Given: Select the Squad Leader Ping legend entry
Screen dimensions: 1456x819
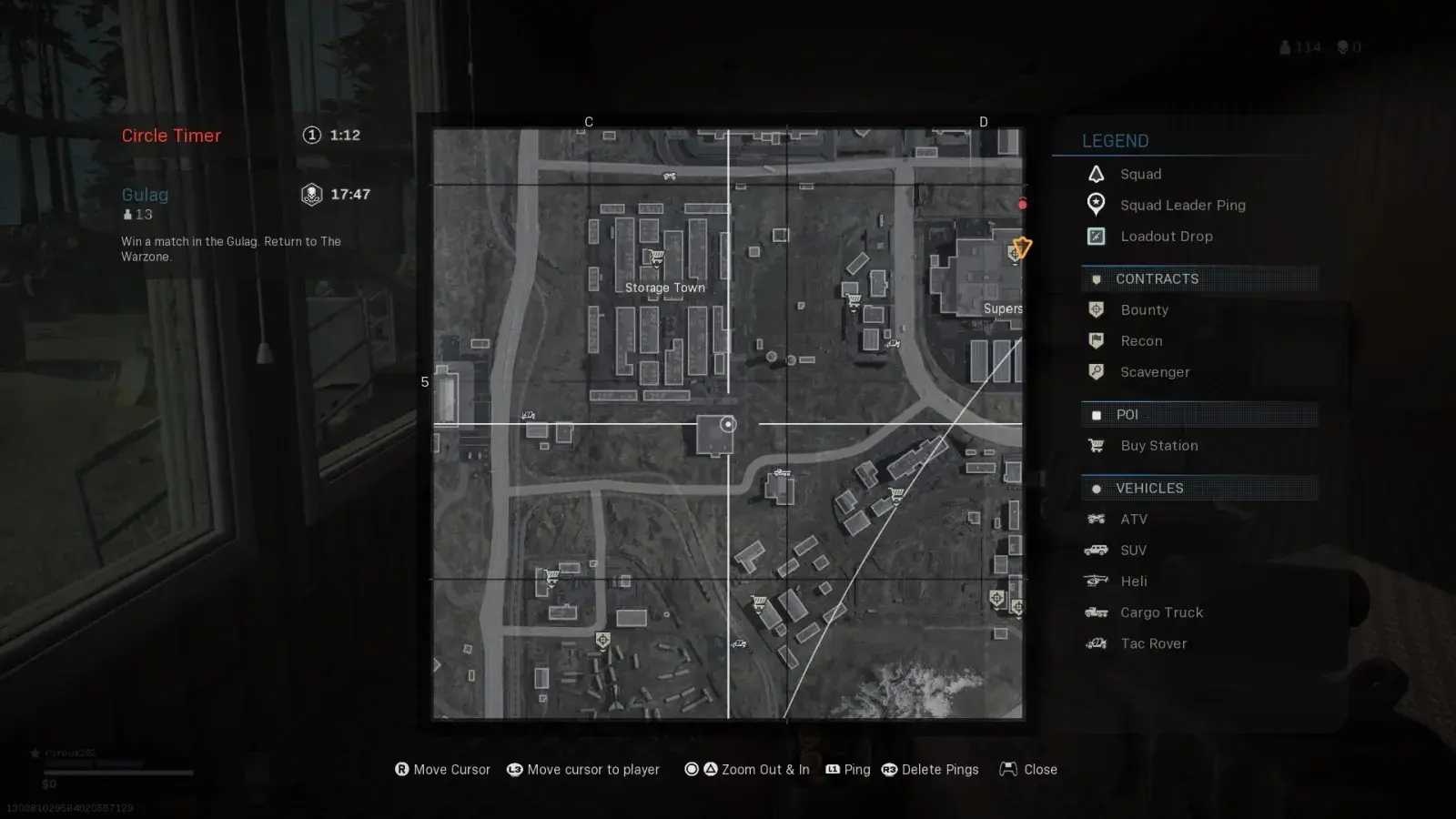Looking at the screenshot, I should click(1182, 205).
